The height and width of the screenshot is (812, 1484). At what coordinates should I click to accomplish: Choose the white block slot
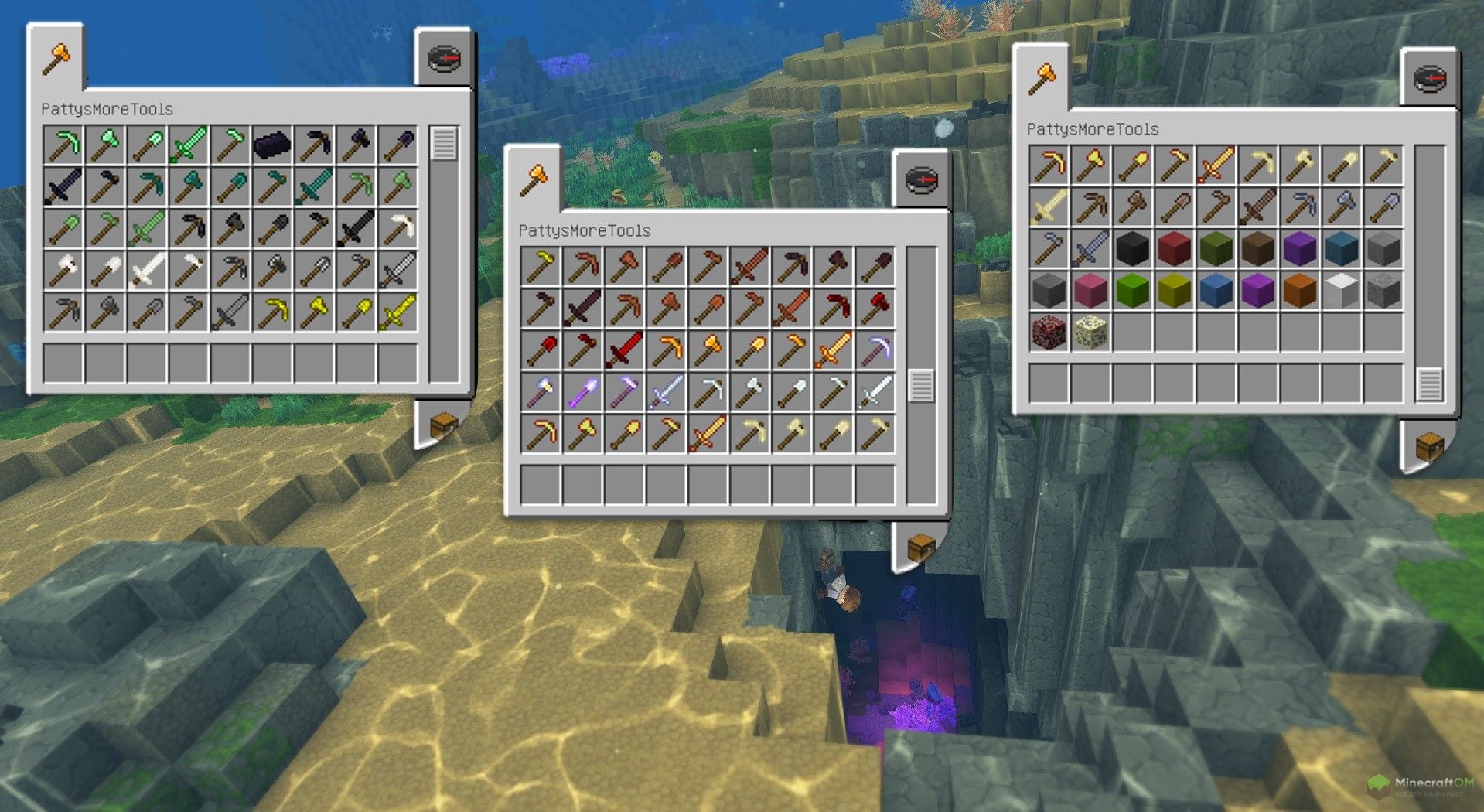coord(1341,291)
